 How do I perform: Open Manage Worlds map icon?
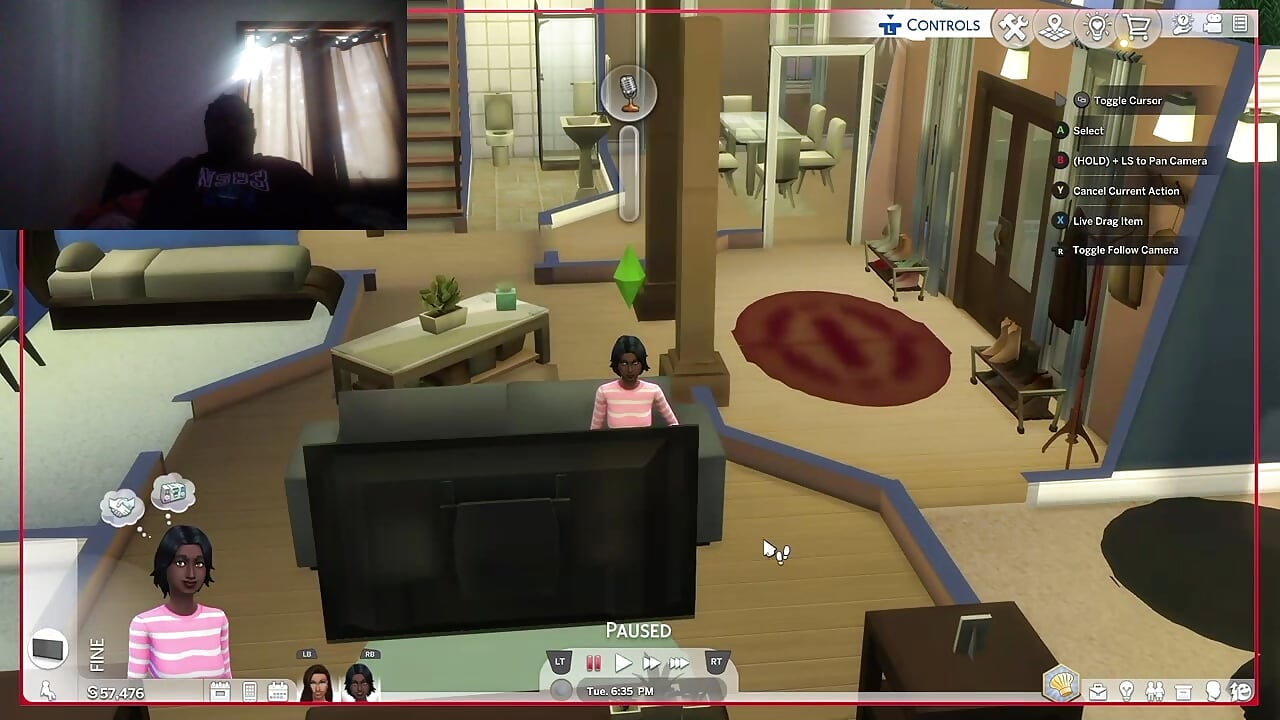tap(1054, 27)
